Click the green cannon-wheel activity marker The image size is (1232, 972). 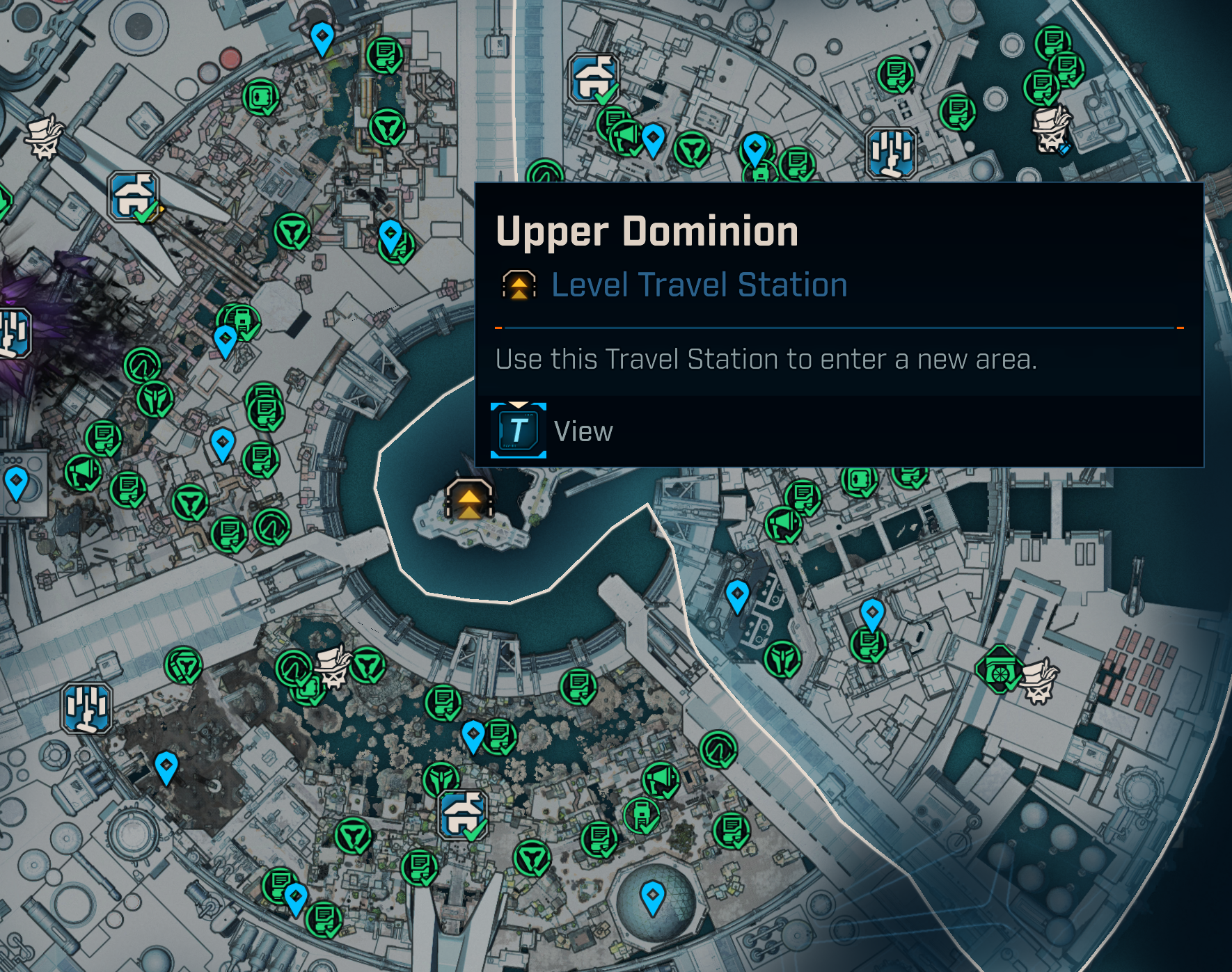[x=999, y=669]
